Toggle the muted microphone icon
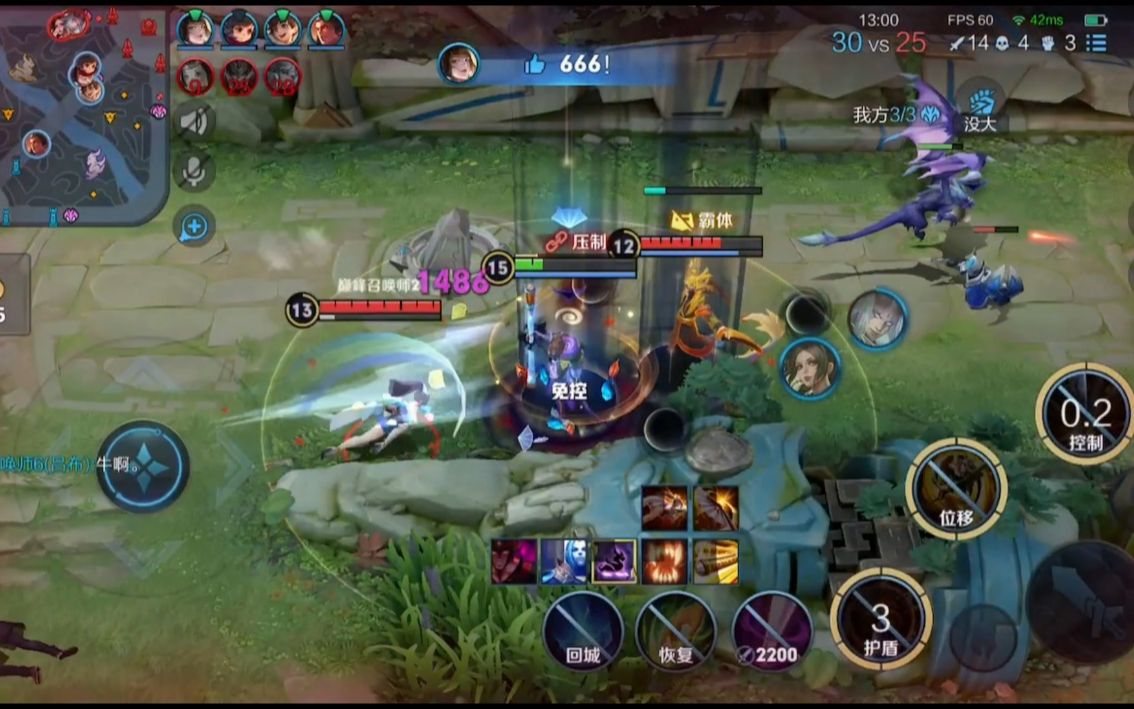 coord(194,171)
